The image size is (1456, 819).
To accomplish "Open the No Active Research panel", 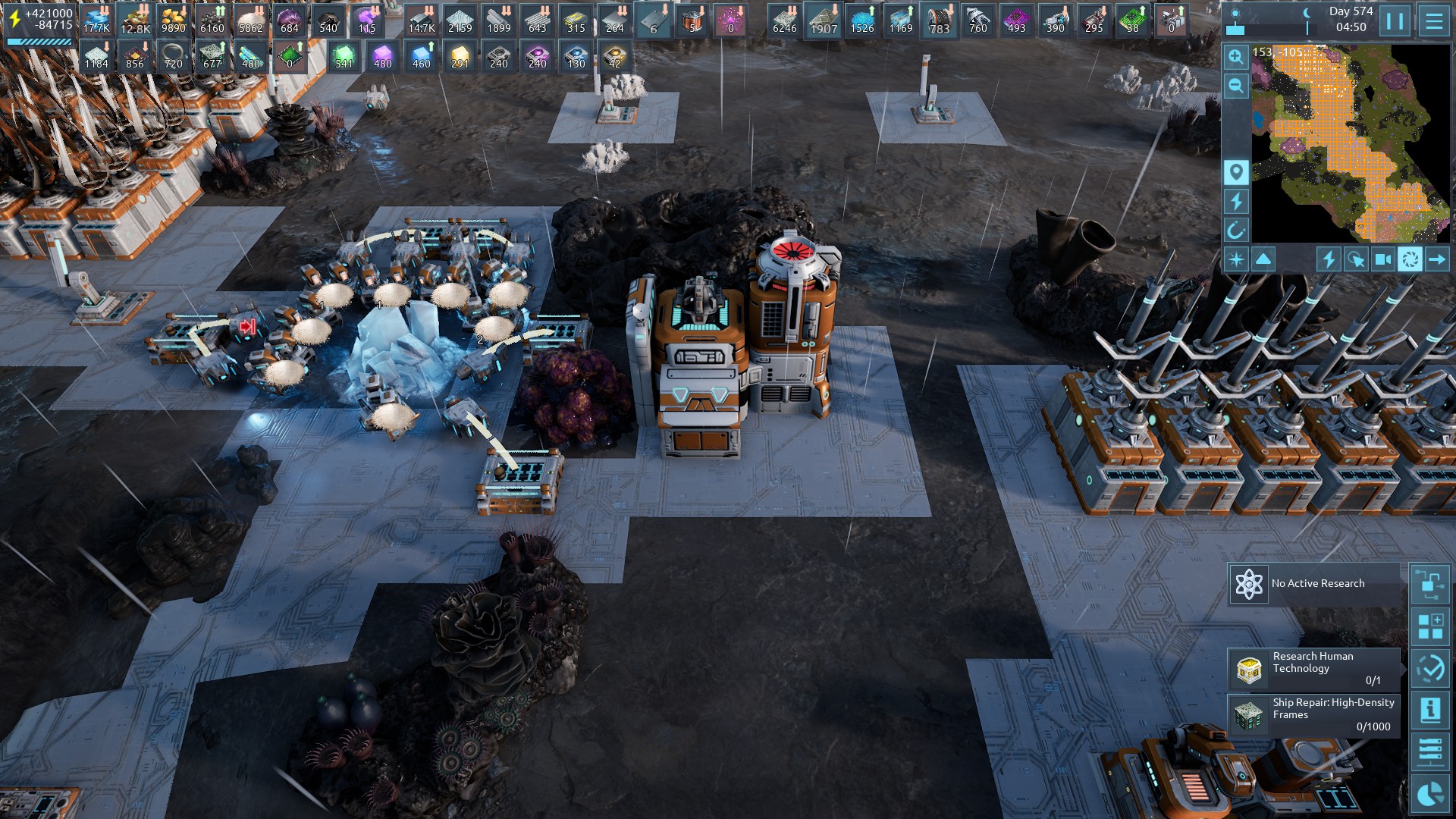I will [x=1316, y=584].
